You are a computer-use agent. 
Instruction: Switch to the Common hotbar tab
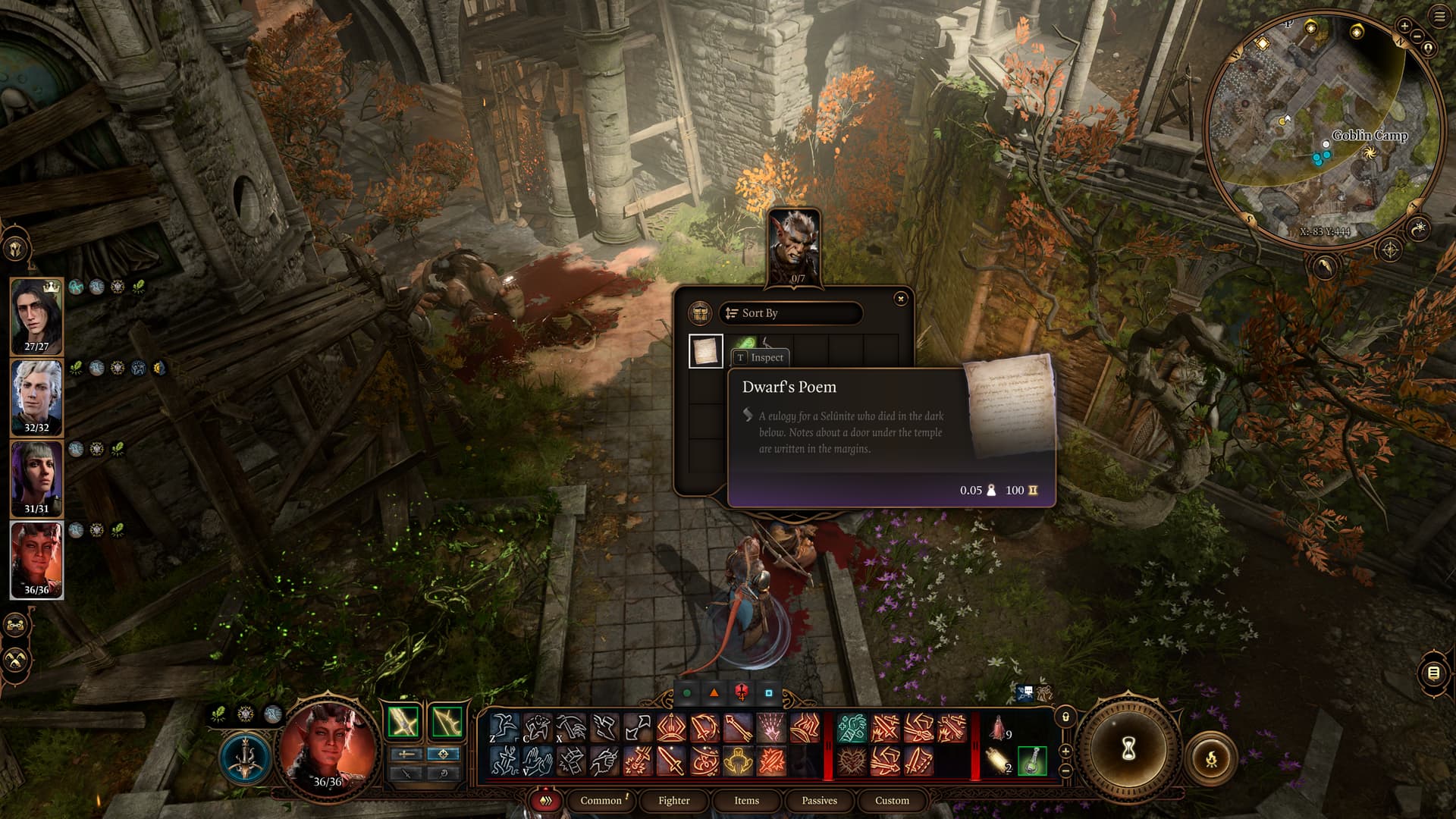(x=601, y=801)
